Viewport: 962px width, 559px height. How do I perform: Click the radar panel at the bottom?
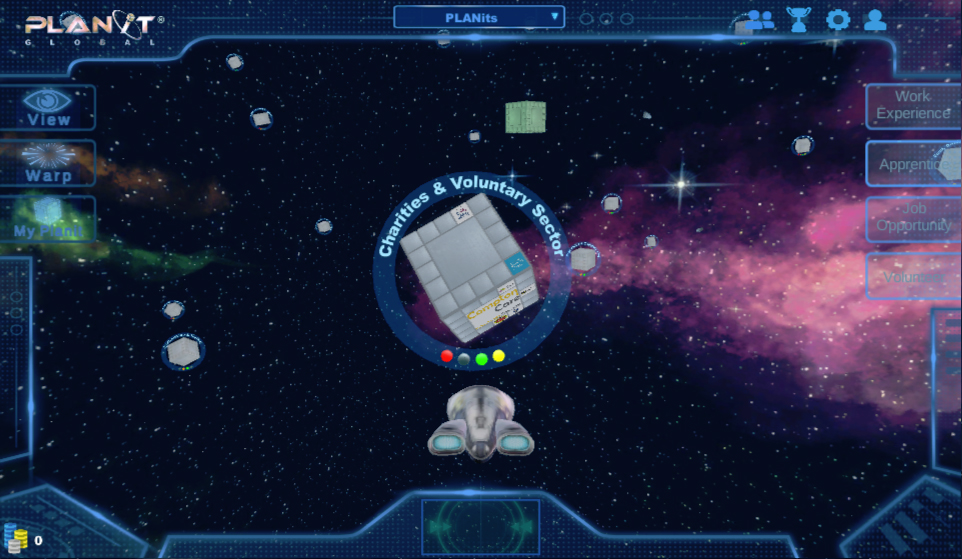[480, 526]
